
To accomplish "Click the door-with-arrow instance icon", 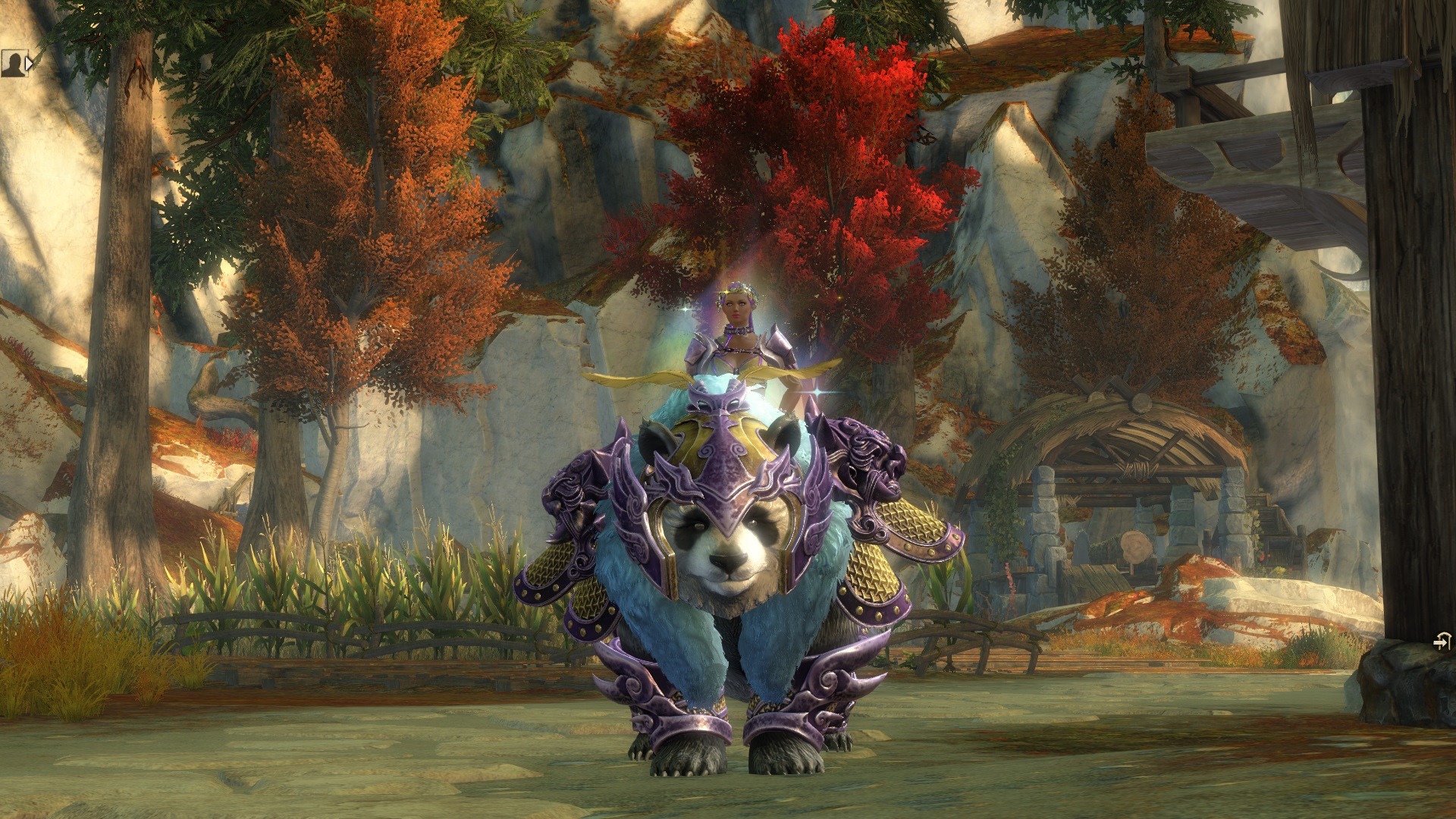I will pyautogui.click(x=1442, y=642).
